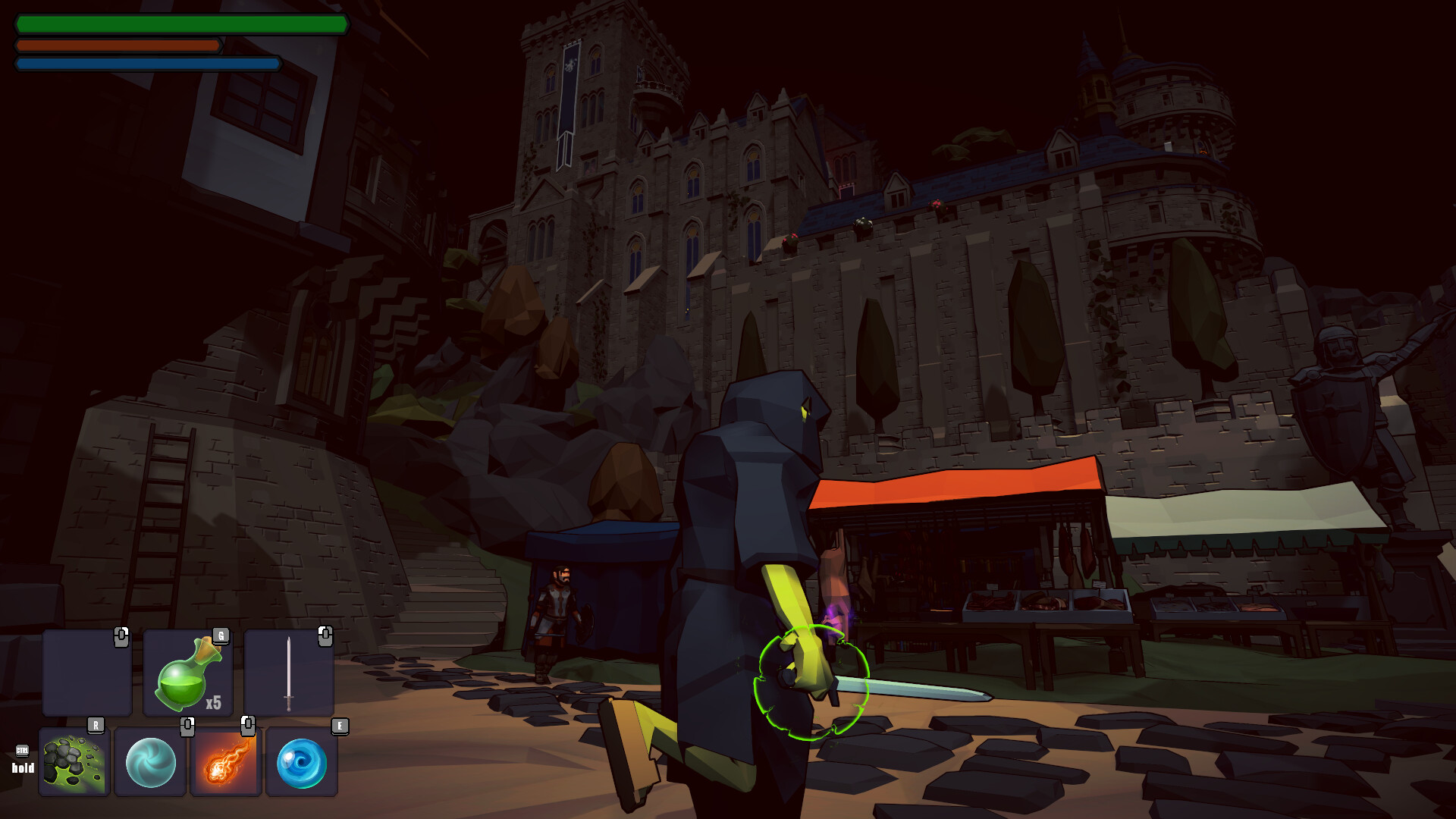Click the empty first hotbar slot

(x=86, y=672)
